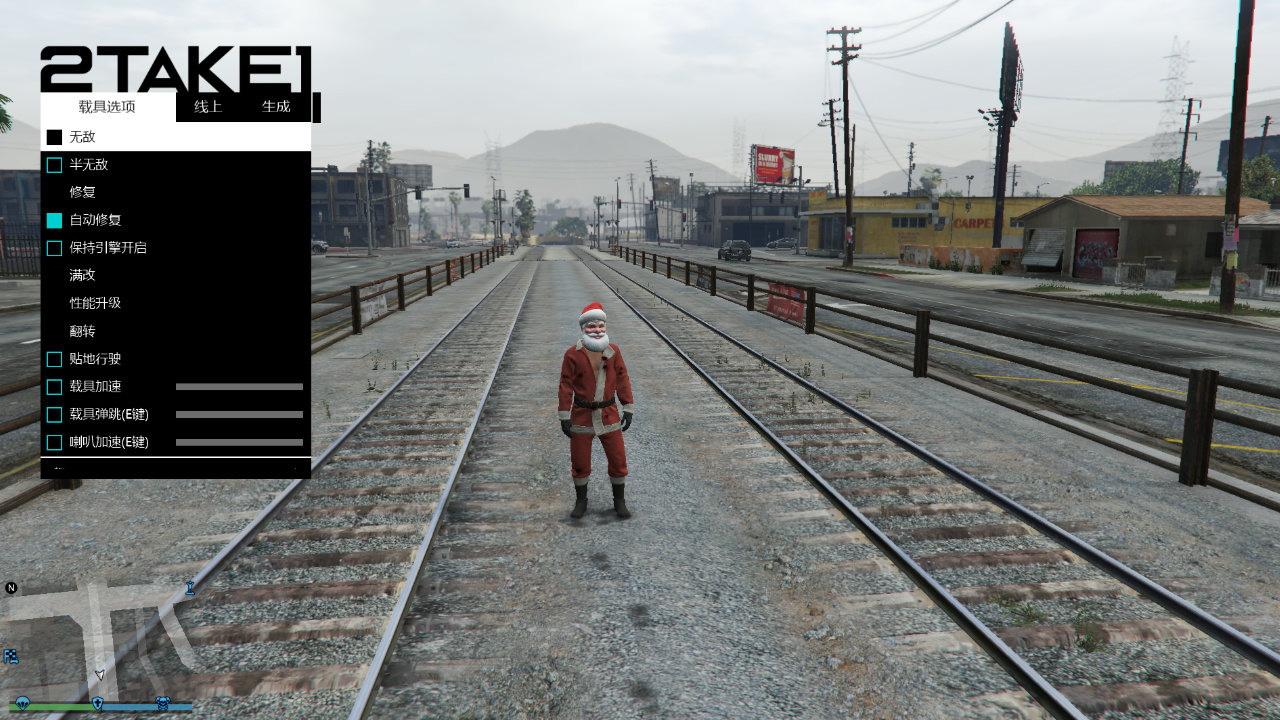The image size is (1280, 720).
Task: Adjust the 载具加速 slider
Action: 238,386
